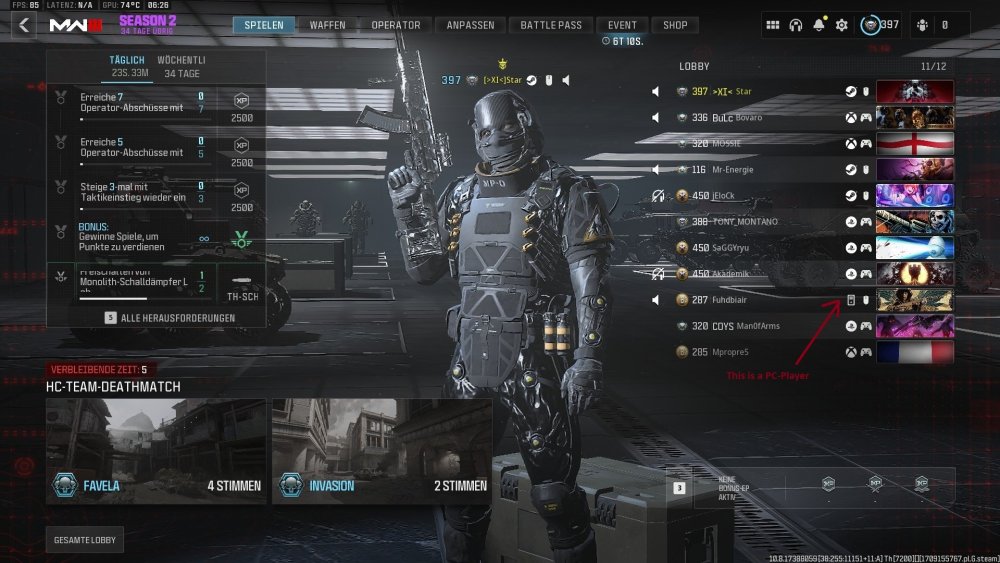Image resolution: width=1000 pixels, height=563 pixels.
Task: Vote for the Invasion map
Action: coord(382,450)
